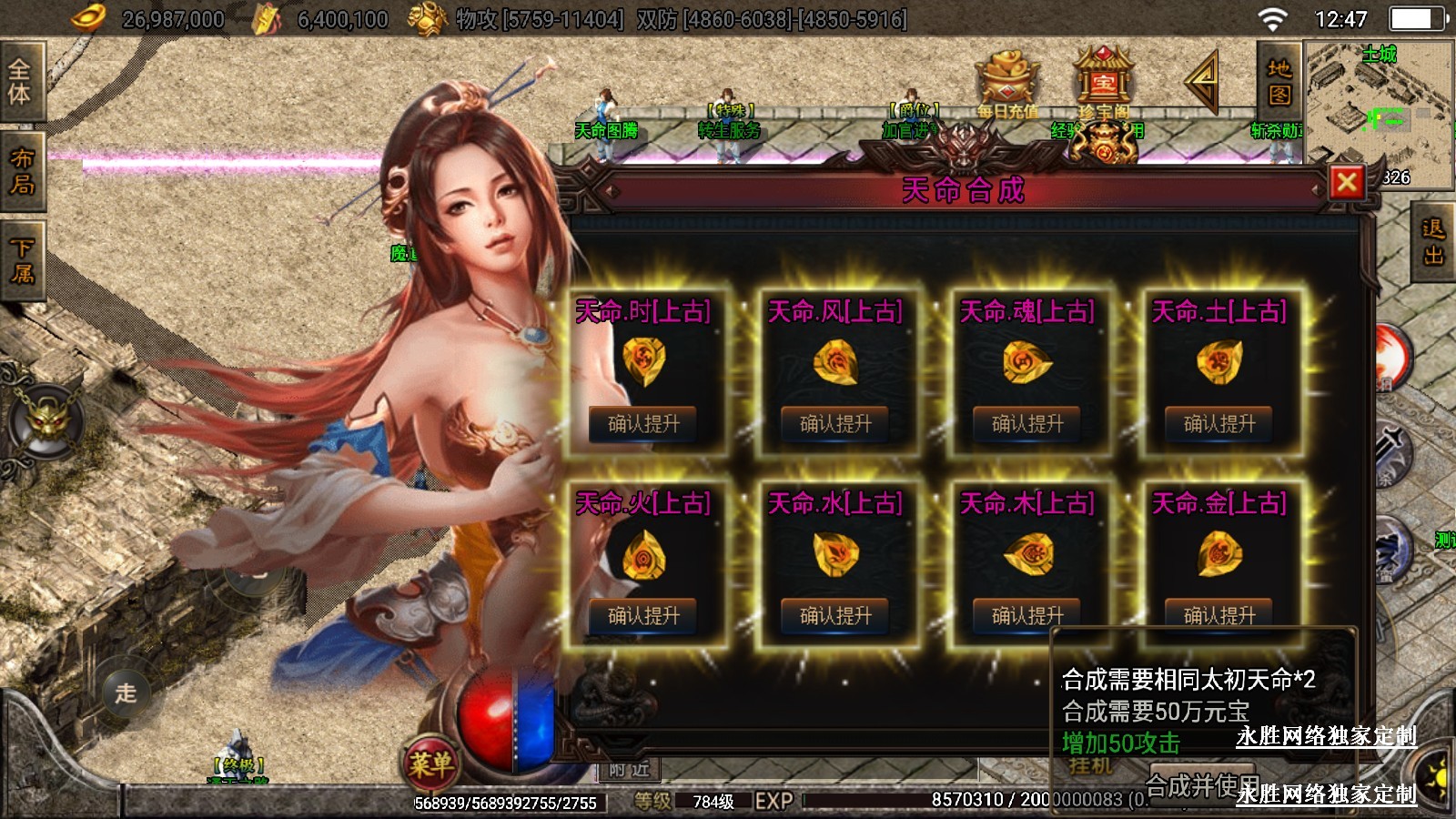Collapse the top icon bar with the arrow
Viewport: 1456px width, 819px height.
click(1203, 82)
